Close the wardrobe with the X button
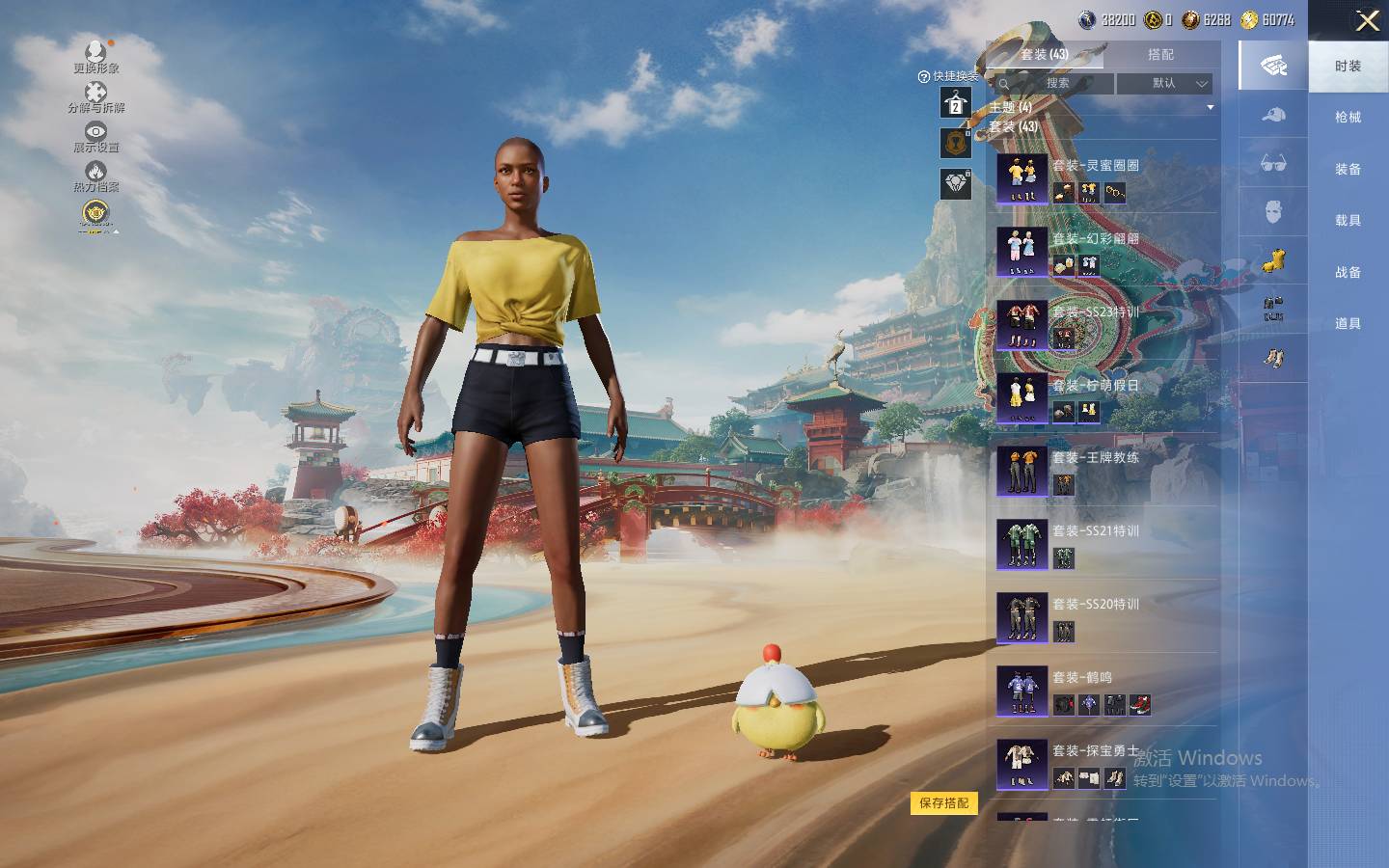 (1367, 21)
